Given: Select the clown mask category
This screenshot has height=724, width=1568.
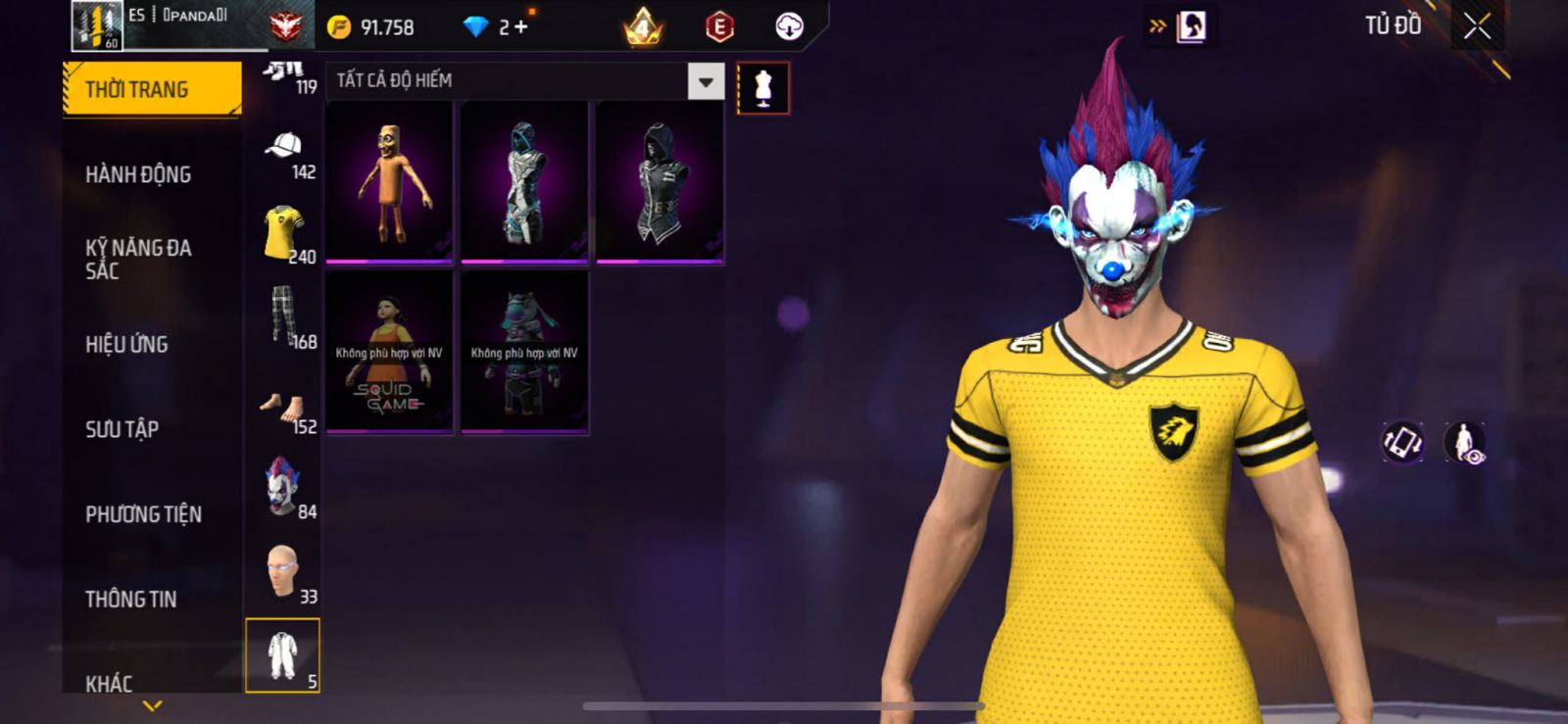Looking at the screenshot, I should (283, 487).
